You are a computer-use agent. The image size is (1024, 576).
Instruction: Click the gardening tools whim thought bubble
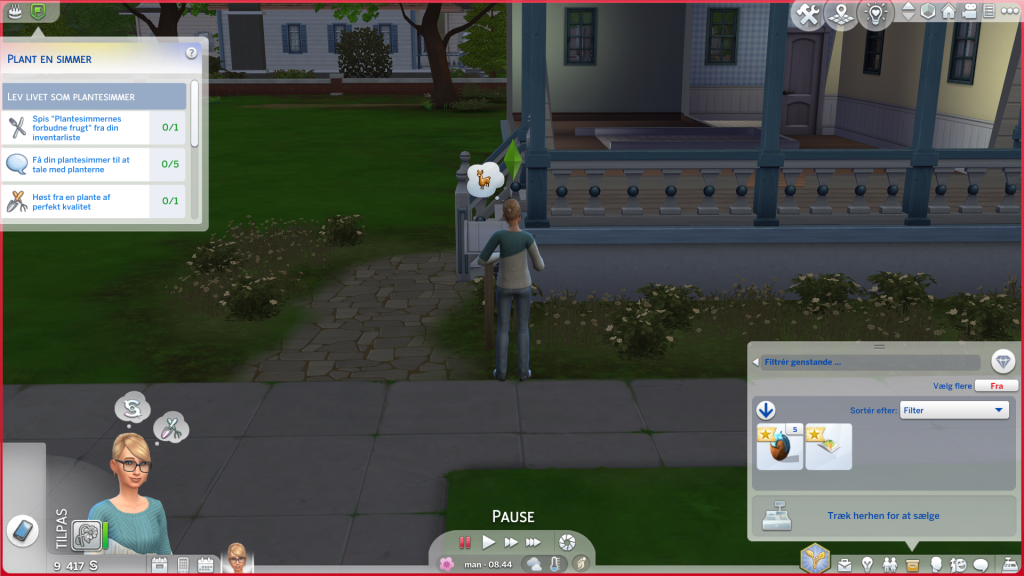click(x=172, y=429)
